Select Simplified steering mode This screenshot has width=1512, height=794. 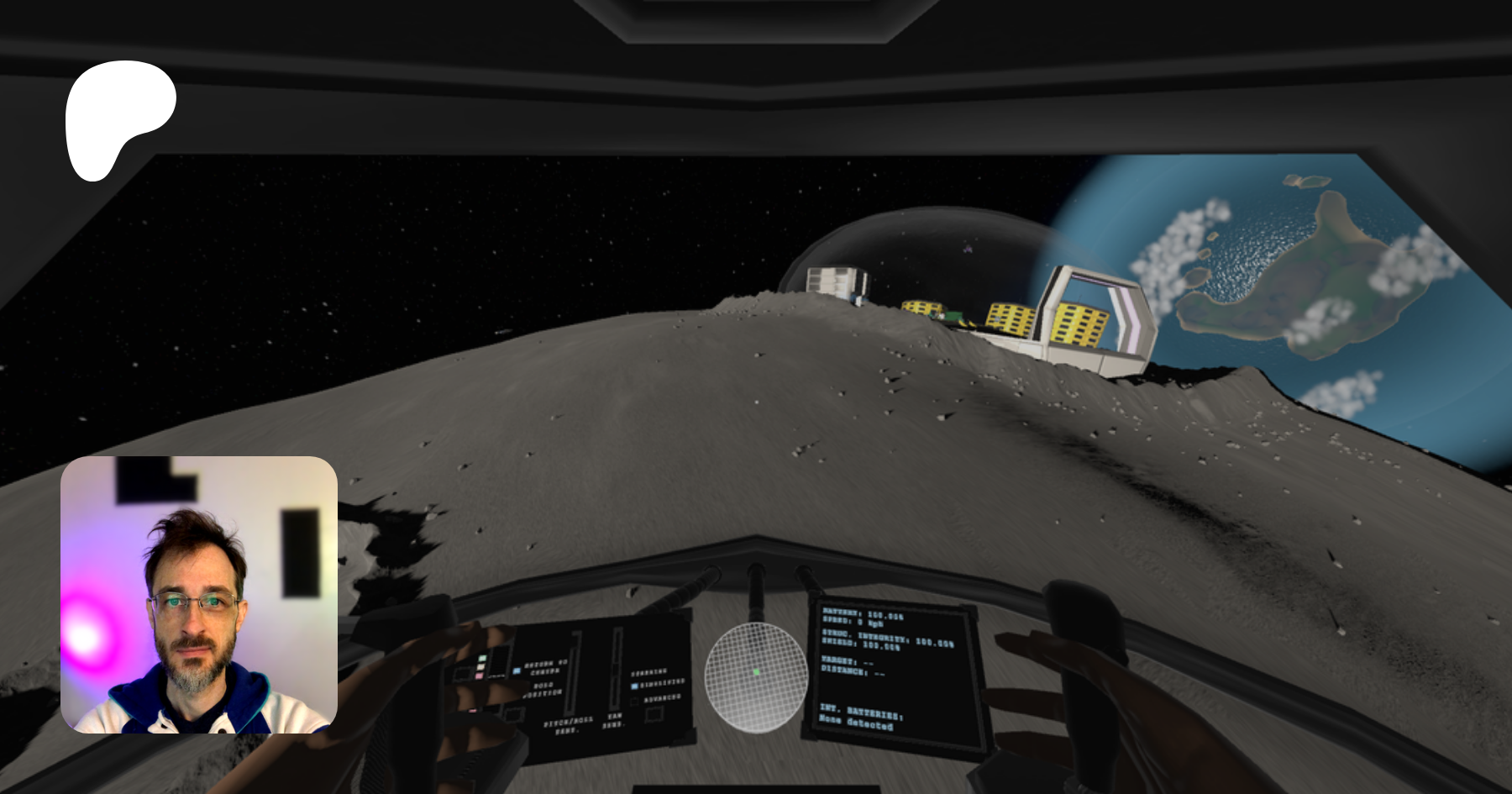click(635, 686)
